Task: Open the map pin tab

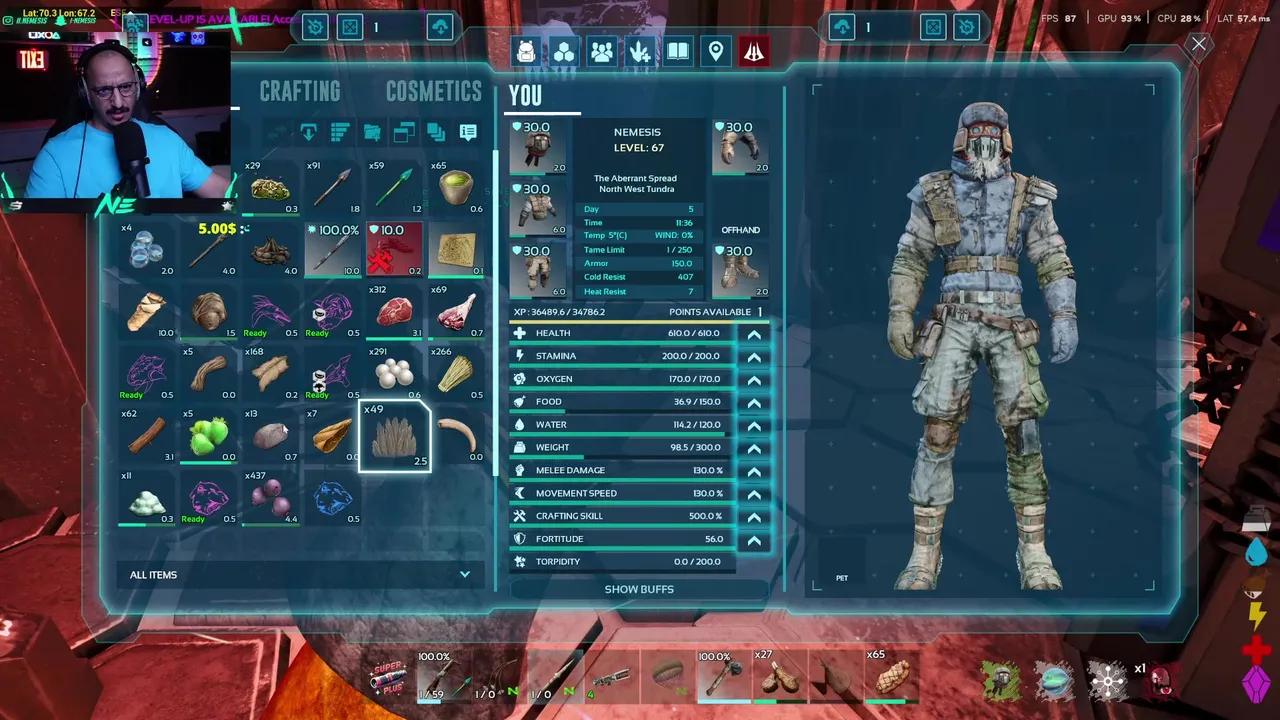Action: click(x=716, y=52)
